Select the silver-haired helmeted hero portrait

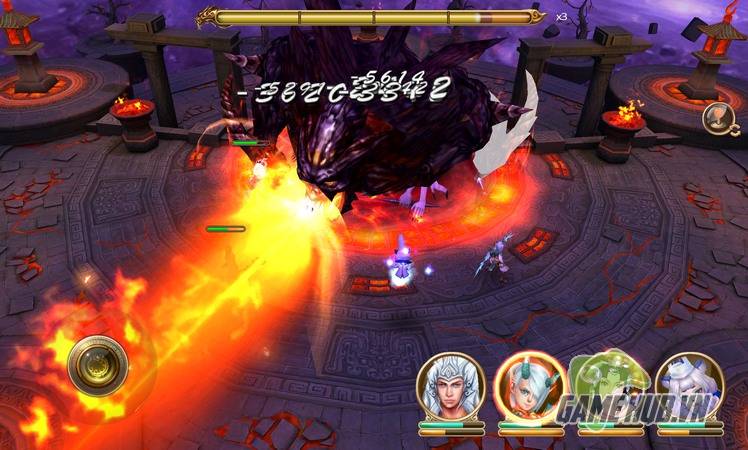[x=450, y=387]
